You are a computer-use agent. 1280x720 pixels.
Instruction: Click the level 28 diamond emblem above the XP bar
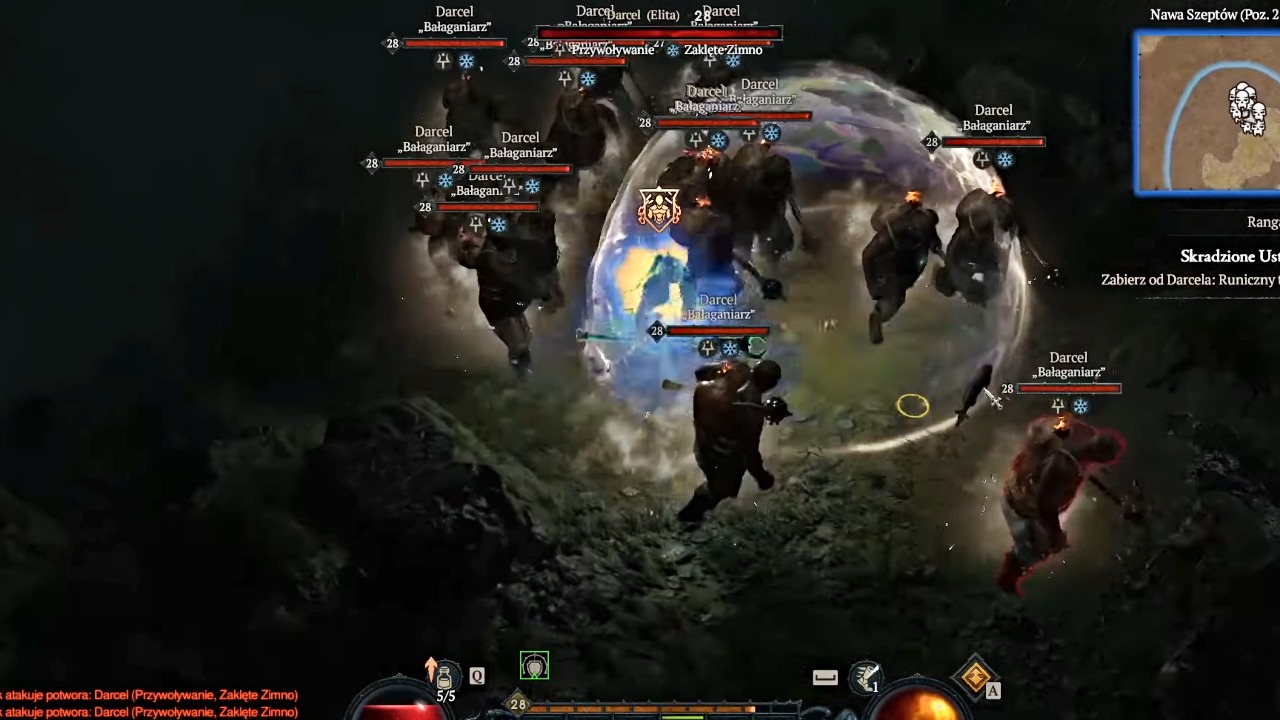tap(518, 704)
